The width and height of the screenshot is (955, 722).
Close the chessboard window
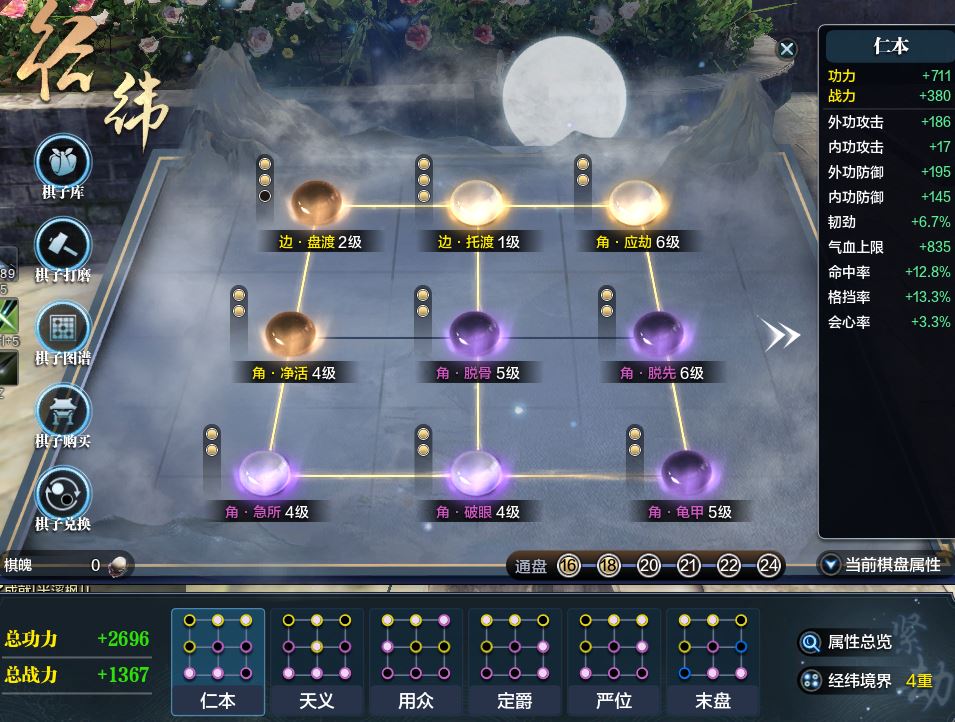[787, 49]
